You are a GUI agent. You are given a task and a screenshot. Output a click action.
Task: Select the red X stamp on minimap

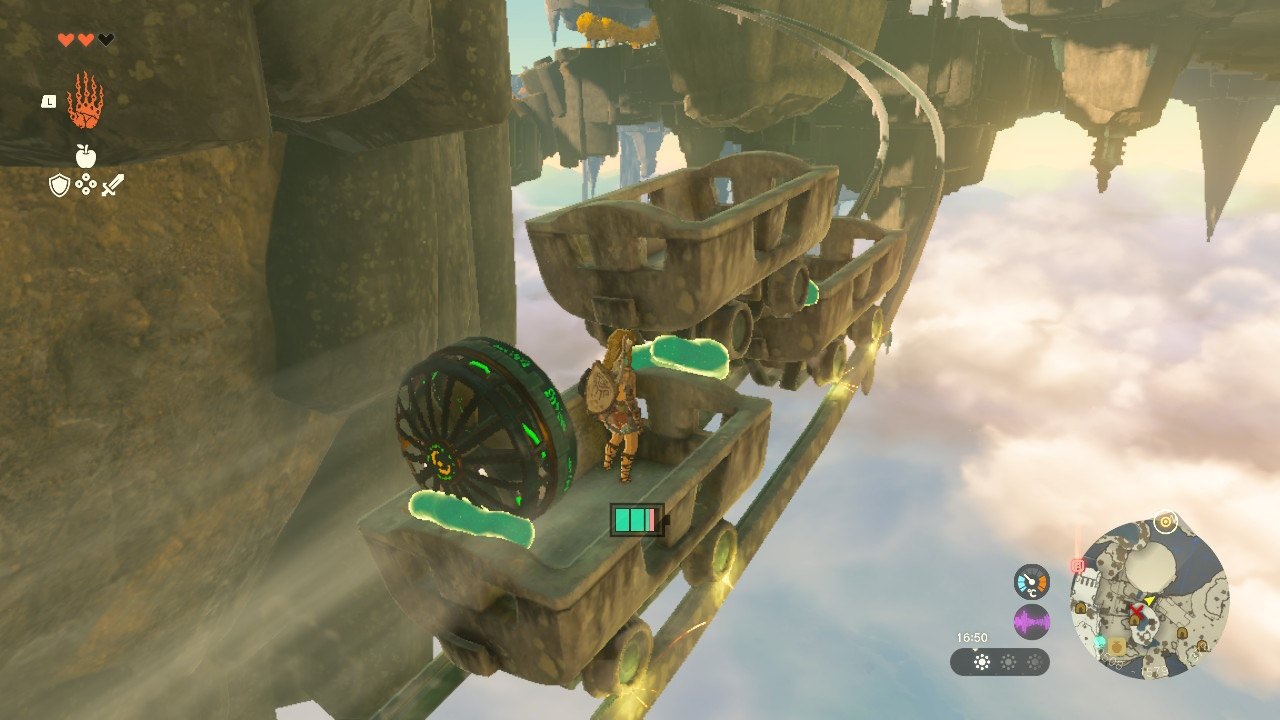(x=1137, y=611)
